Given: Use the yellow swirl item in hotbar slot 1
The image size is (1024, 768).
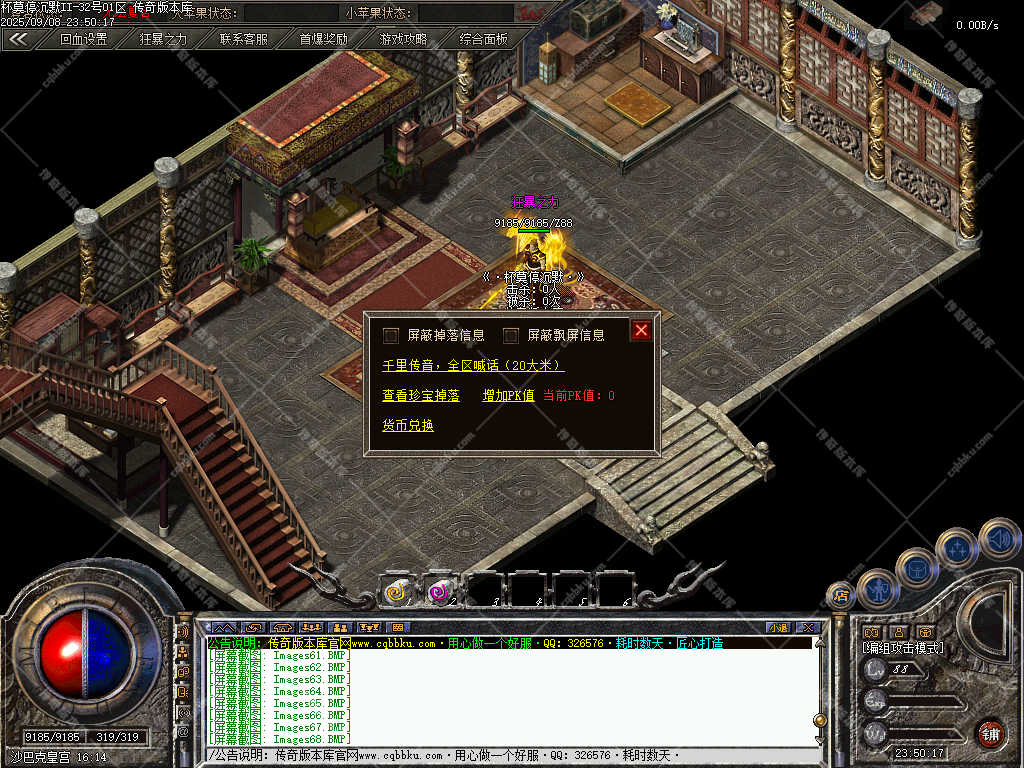Looking at the screenshot, I should tap(397, 591).
